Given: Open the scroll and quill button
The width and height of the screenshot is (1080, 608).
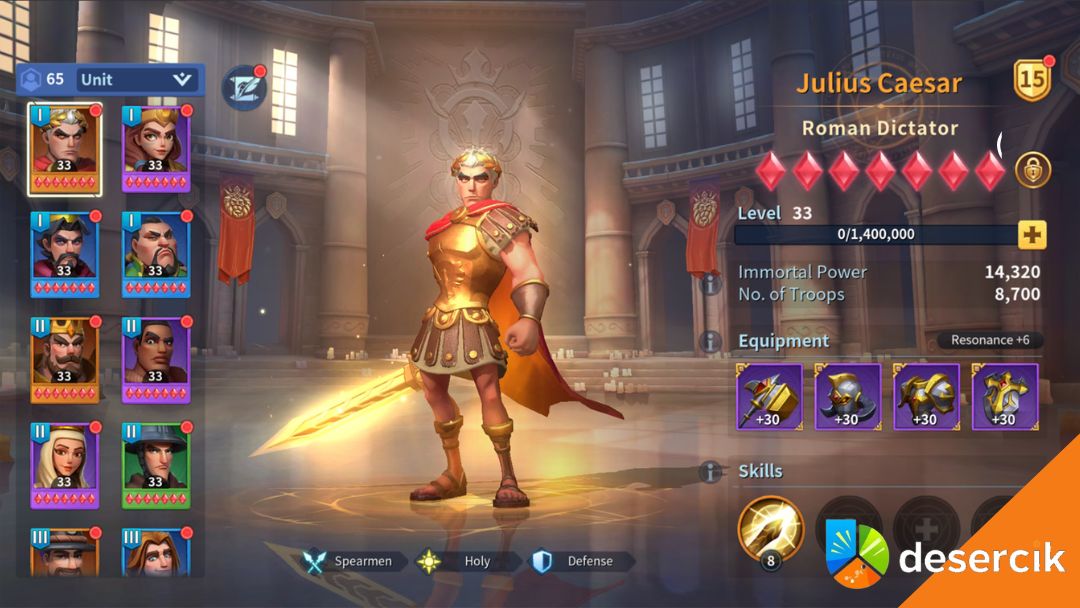Looking at the screenshot, I should pyautogui.click(x=242, y=87).
